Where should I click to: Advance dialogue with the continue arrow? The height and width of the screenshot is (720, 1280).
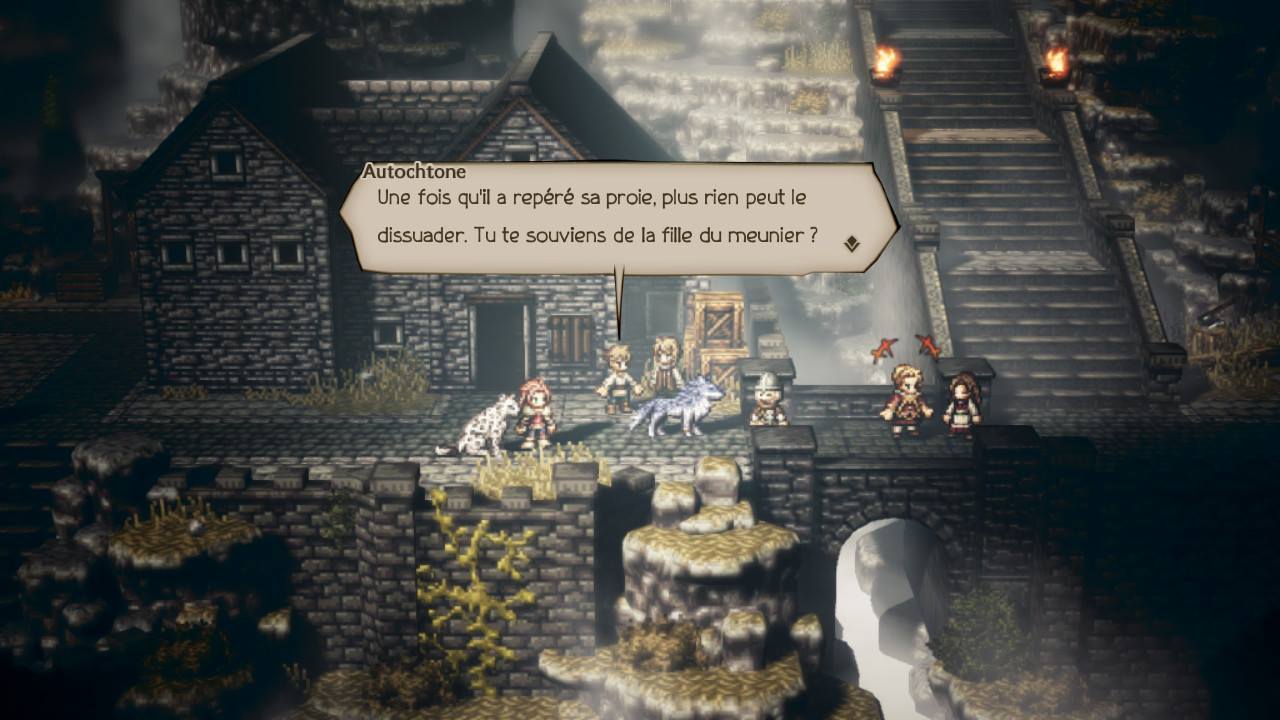pyautogui.click(x=851, y=243)
